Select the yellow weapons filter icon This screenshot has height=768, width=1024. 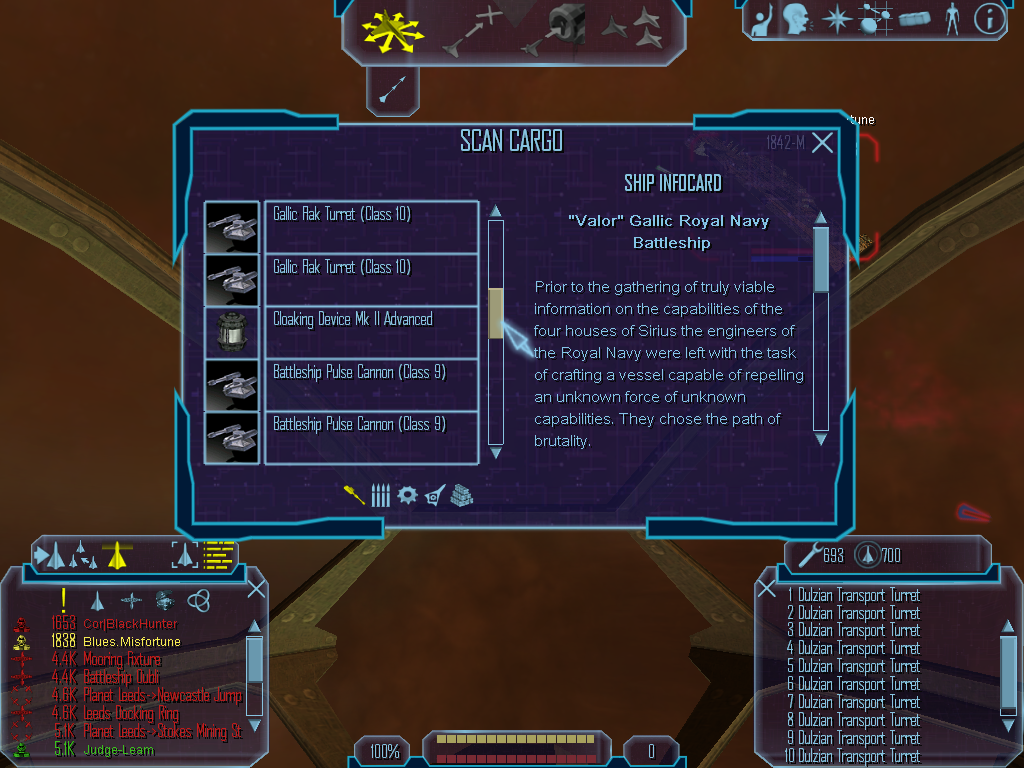pos(354,495)
